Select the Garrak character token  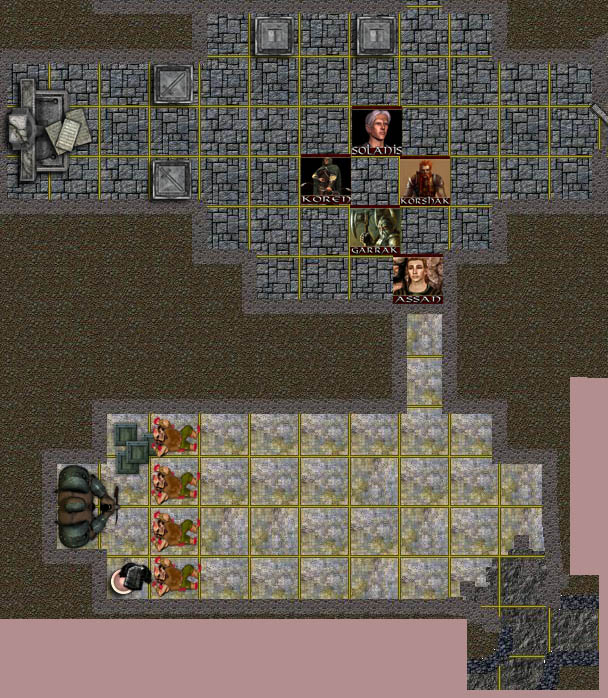(375, 230)
